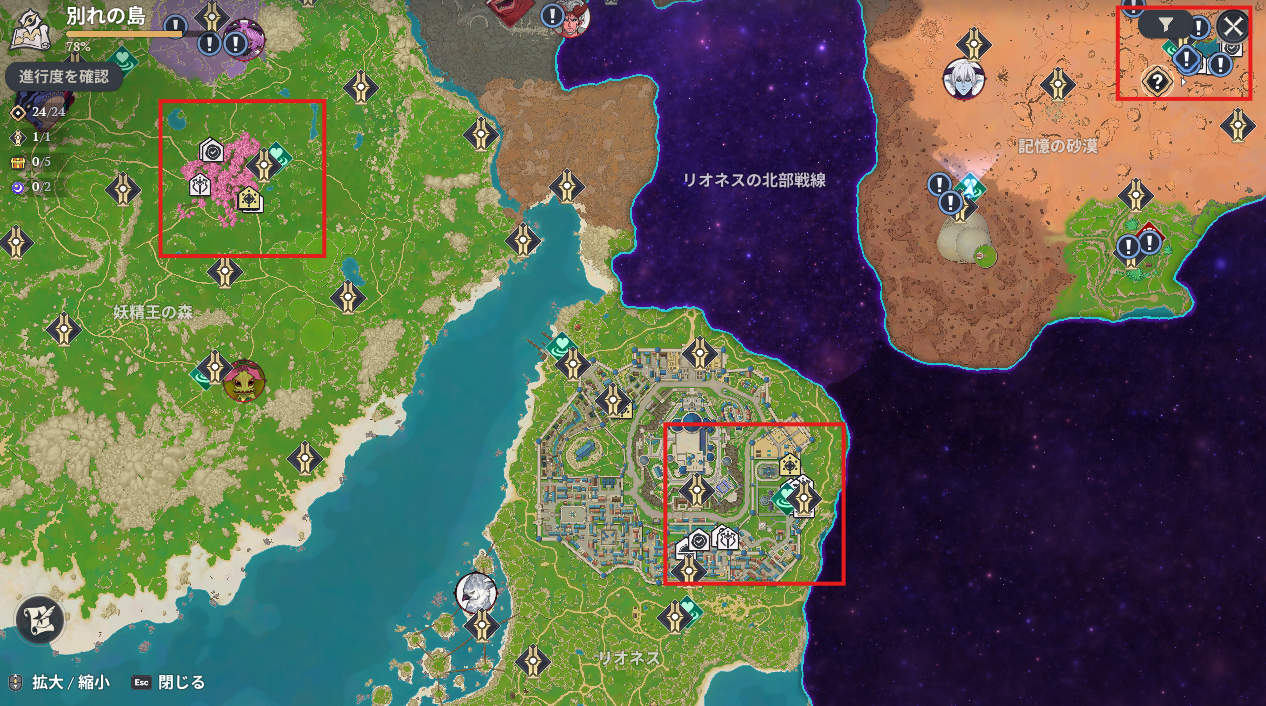Select the purple-haired character portrait marker
Screen dimensions: 1266x706
(243, 38)
